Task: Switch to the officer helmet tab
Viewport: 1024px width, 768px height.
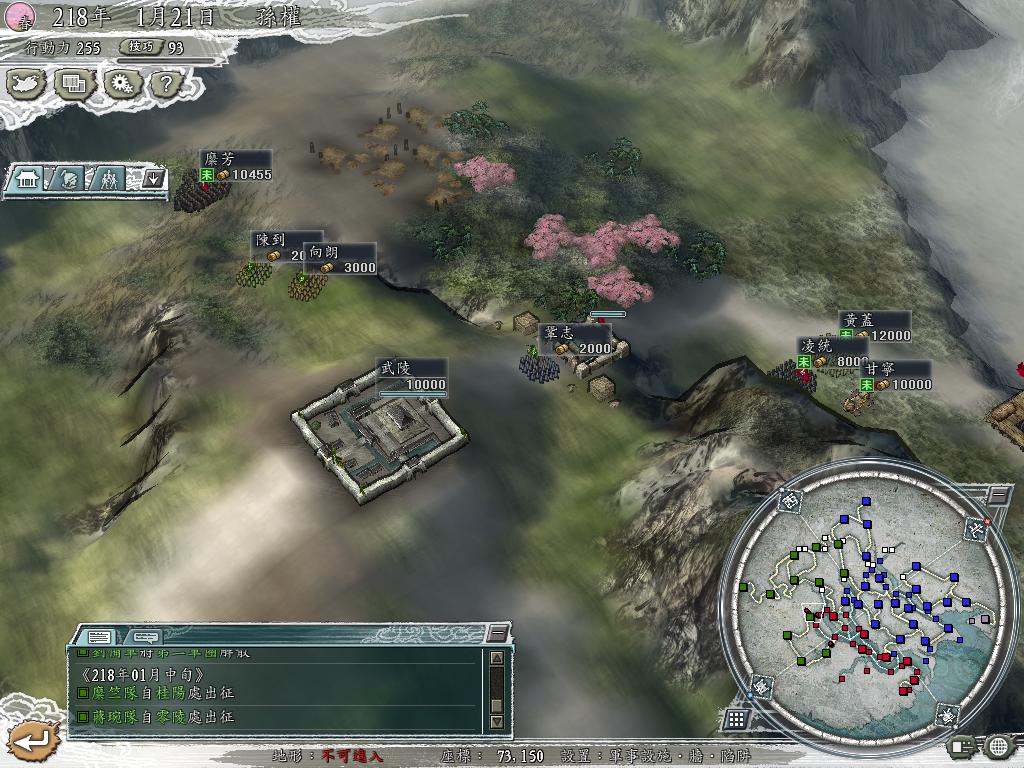Action: point(67,179)
